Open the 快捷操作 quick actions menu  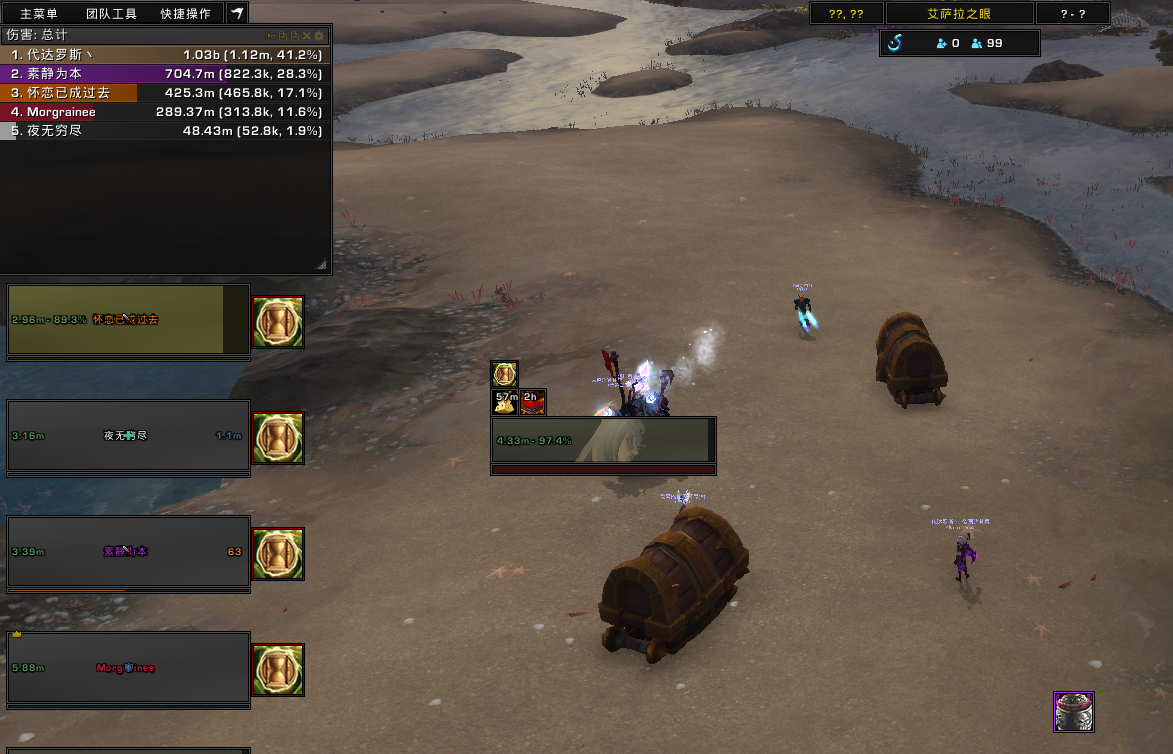click(185, 14)
